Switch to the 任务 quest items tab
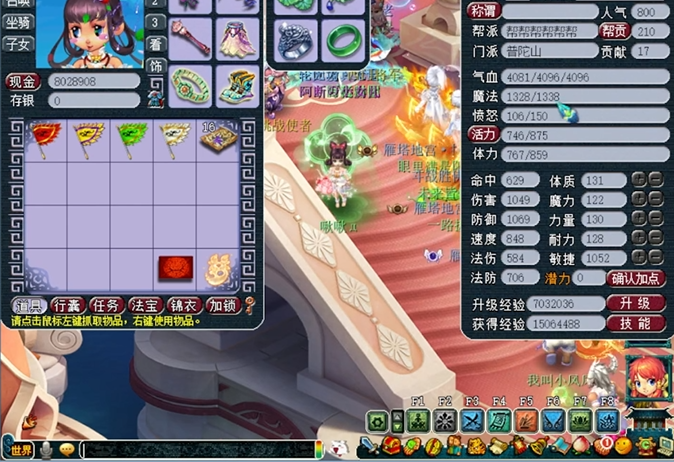674x462 pixels. pos(106,305)
